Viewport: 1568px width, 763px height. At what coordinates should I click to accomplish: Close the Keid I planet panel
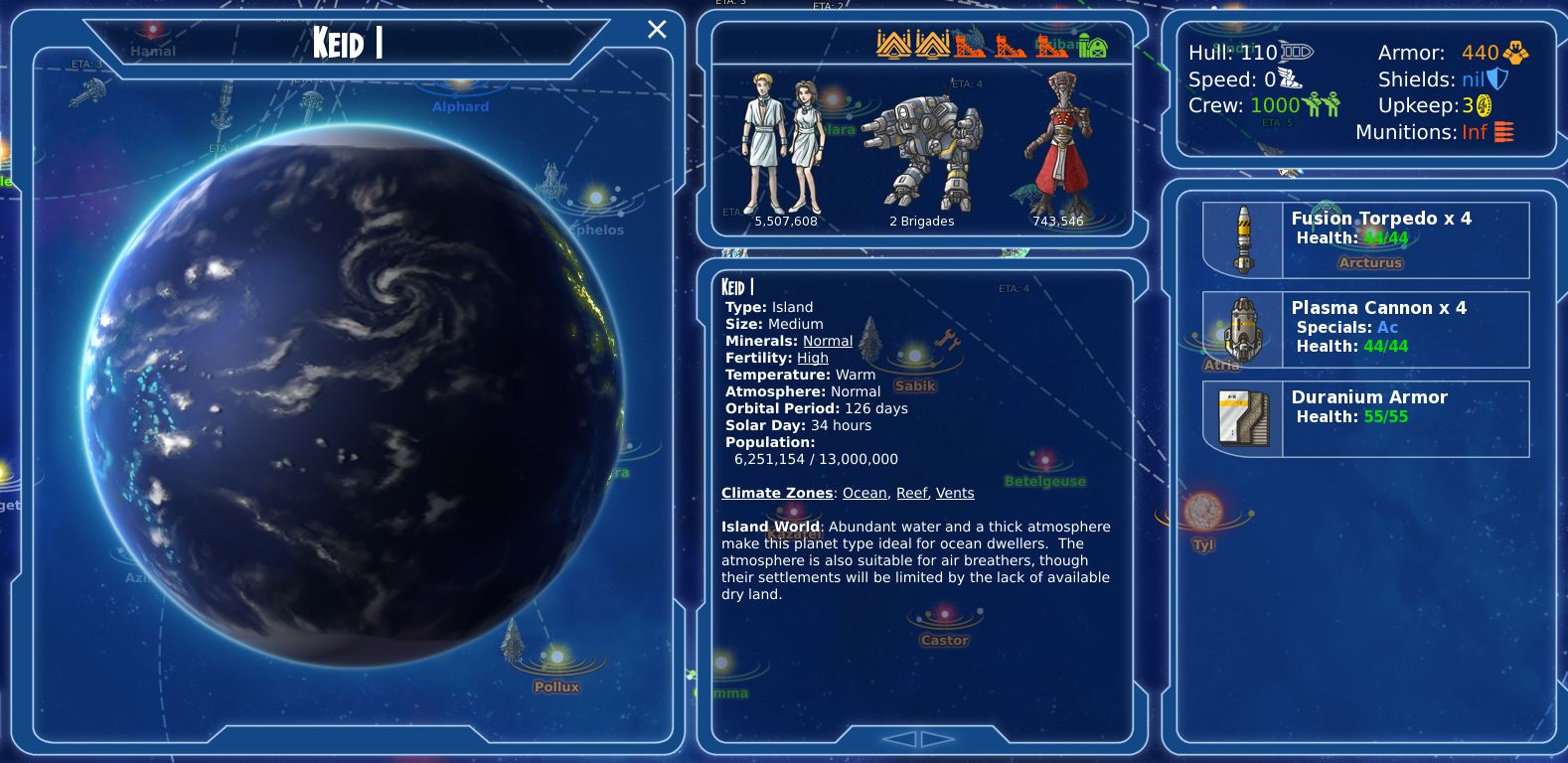pyautogui.click(x=657, y=30)
